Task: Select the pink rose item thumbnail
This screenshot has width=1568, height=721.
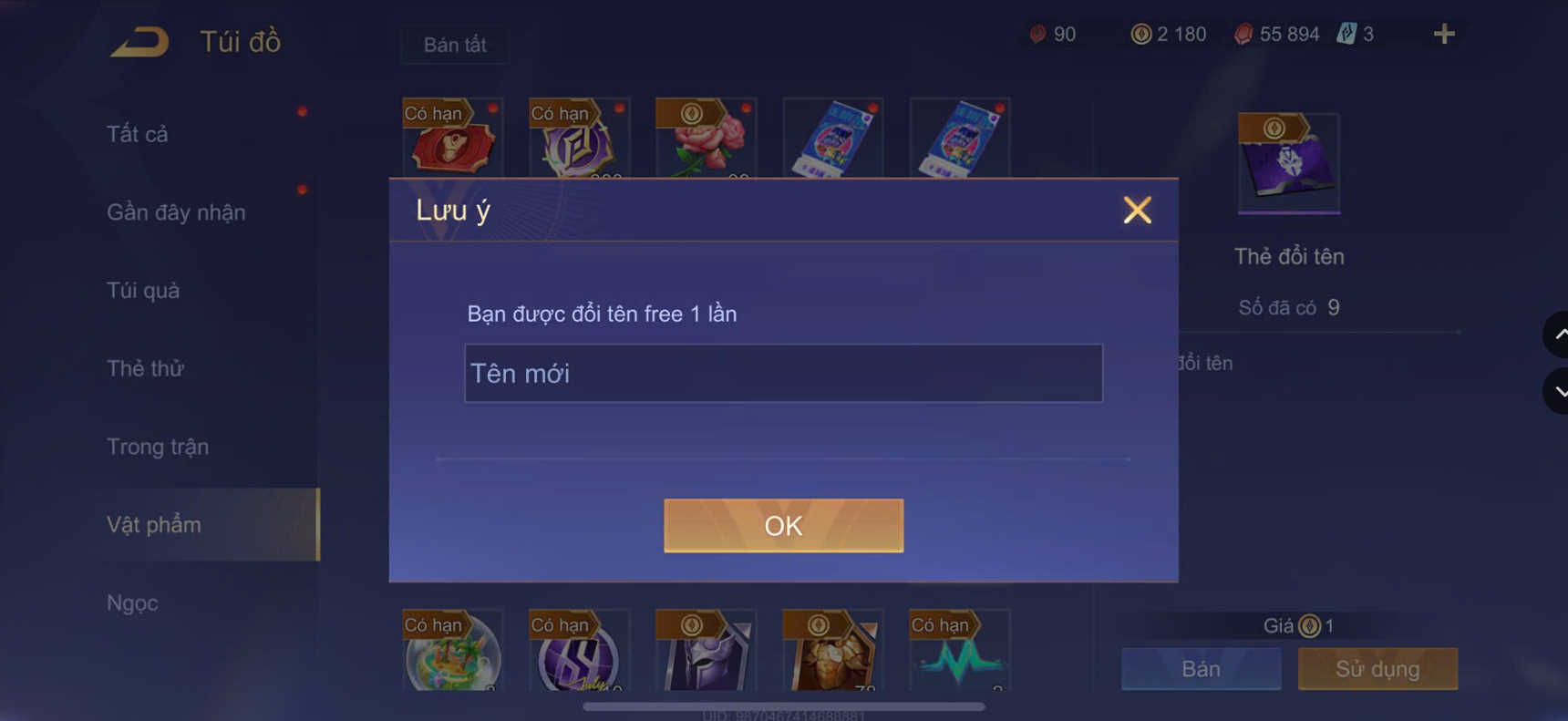Action: point(707,141)
